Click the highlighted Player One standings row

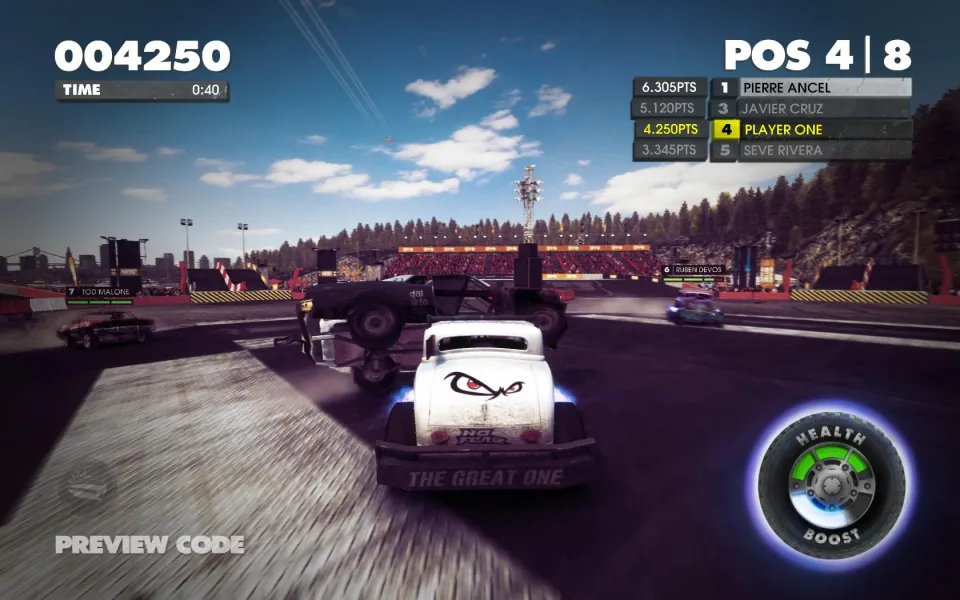810,130
